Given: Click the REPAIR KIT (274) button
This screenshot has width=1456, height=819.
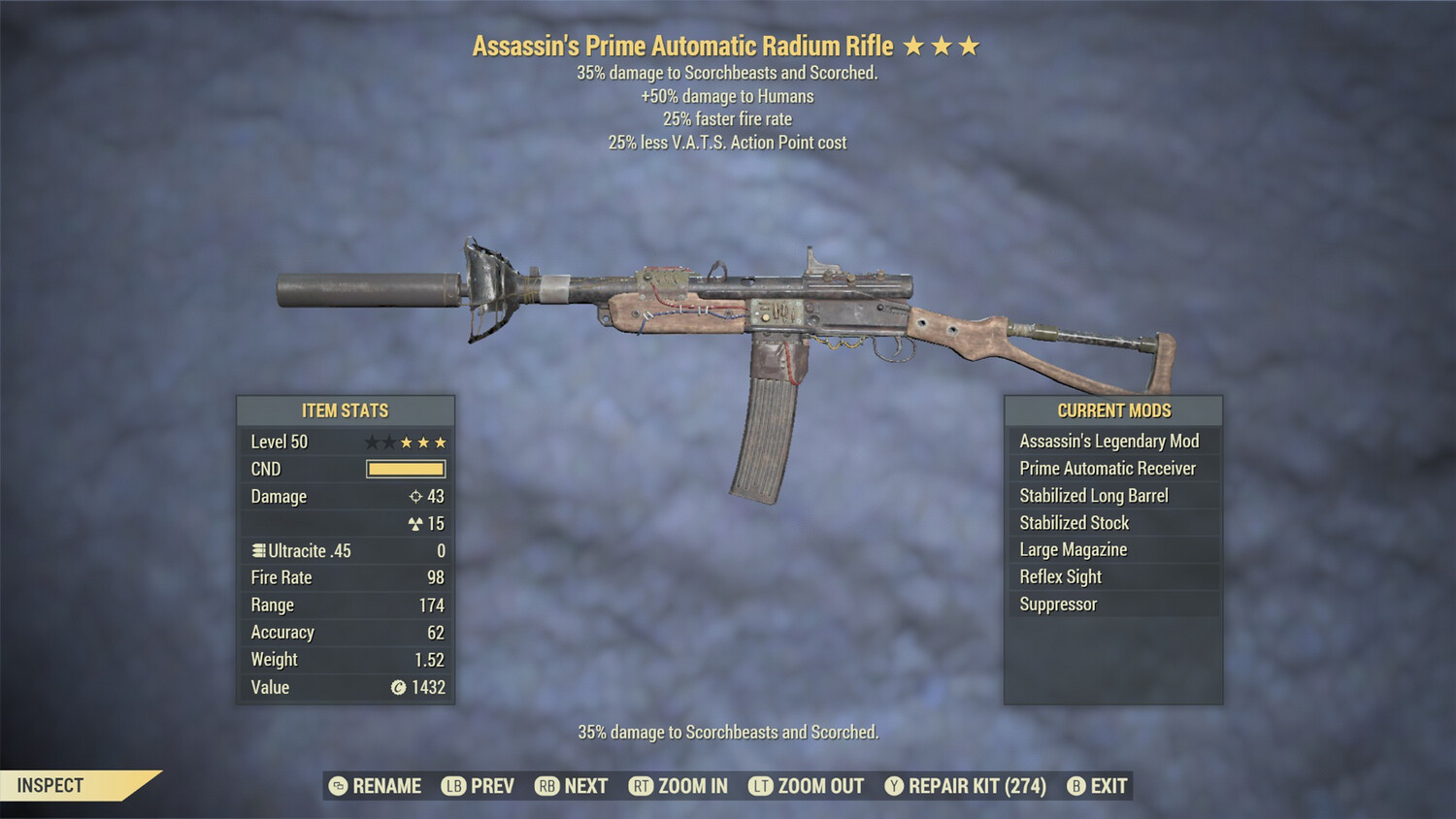Looking at the screenshot, I should (x=975, y=786).
